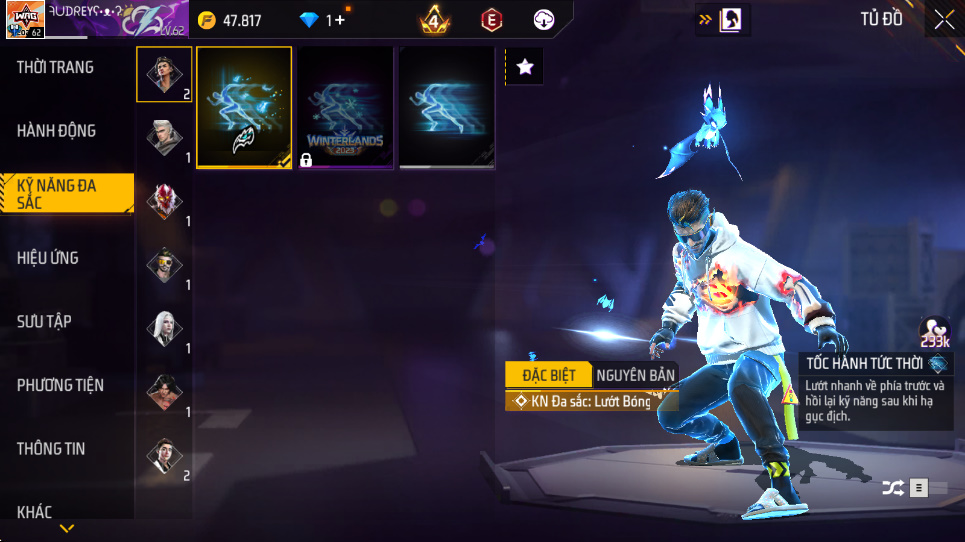This screenshot has width=965, height=542.
Task: Select the locked Winterlands 2023 skill skin
Action: (x=346, y=107)
